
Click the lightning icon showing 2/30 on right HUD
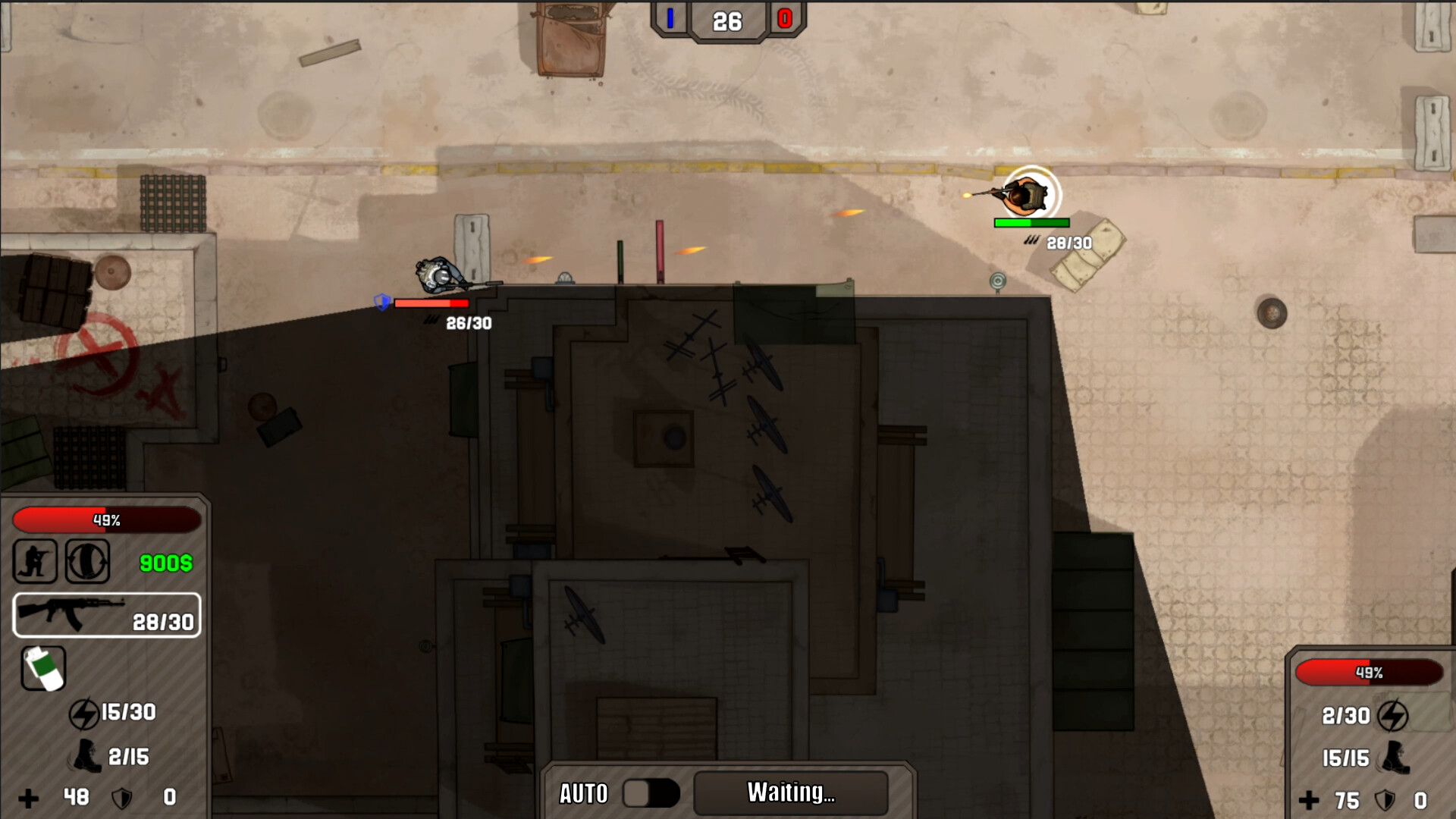pyautogui.click(x=1392, y=717)
